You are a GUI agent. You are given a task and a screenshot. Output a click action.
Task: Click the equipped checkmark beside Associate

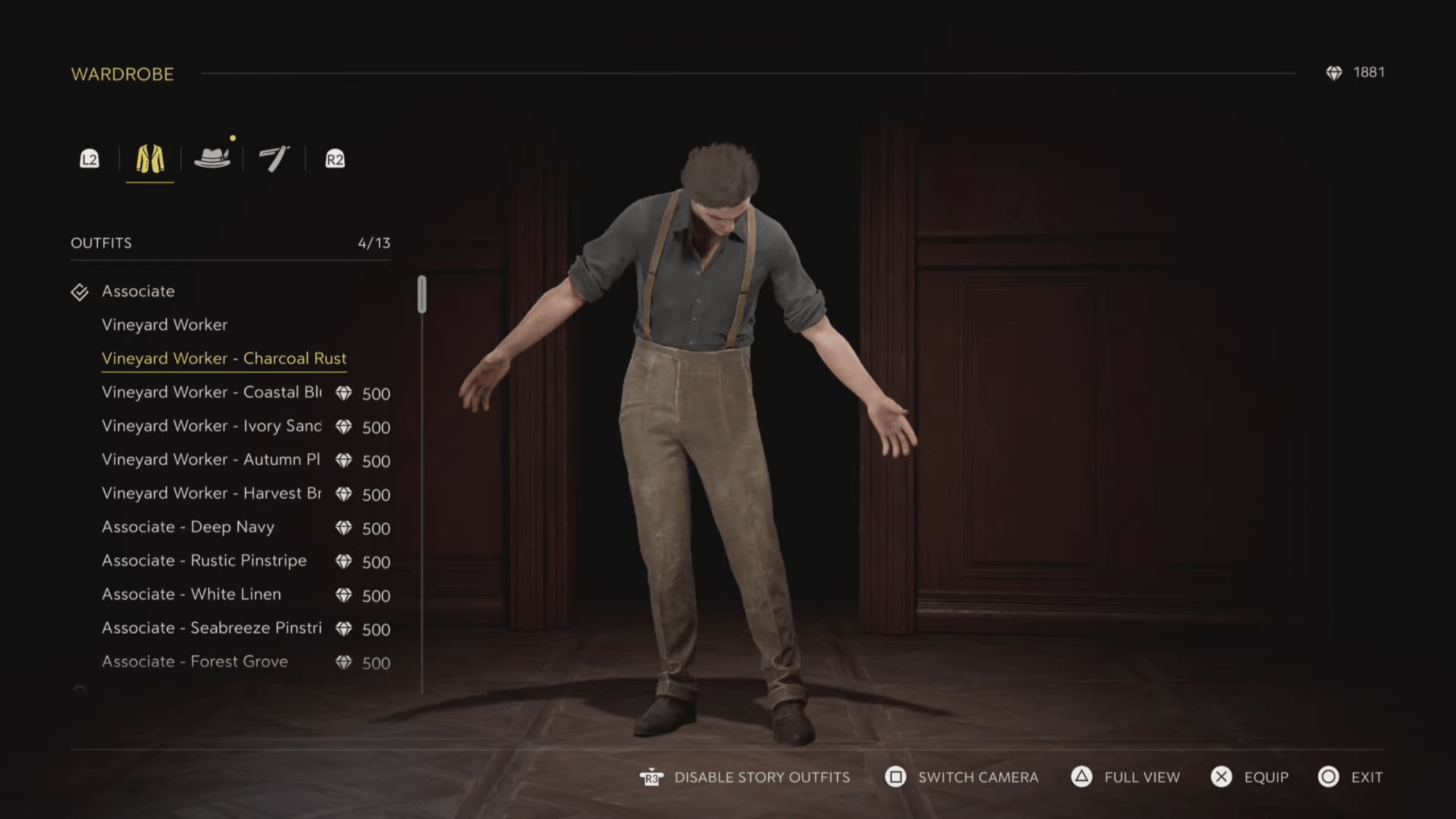coord(80,291)
